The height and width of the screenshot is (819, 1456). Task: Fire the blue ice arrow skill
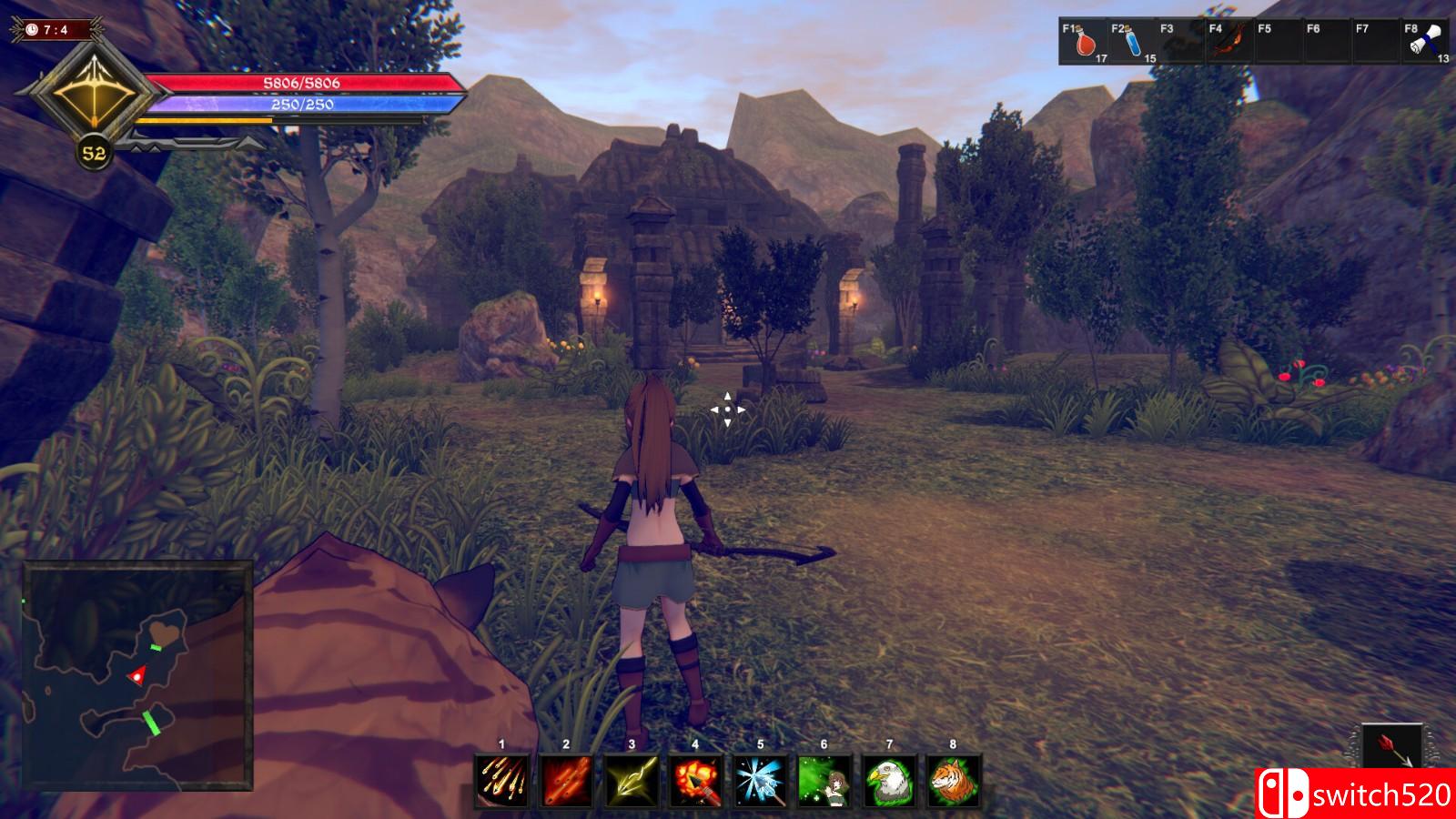pyautogui.click(x=760, y=781)
